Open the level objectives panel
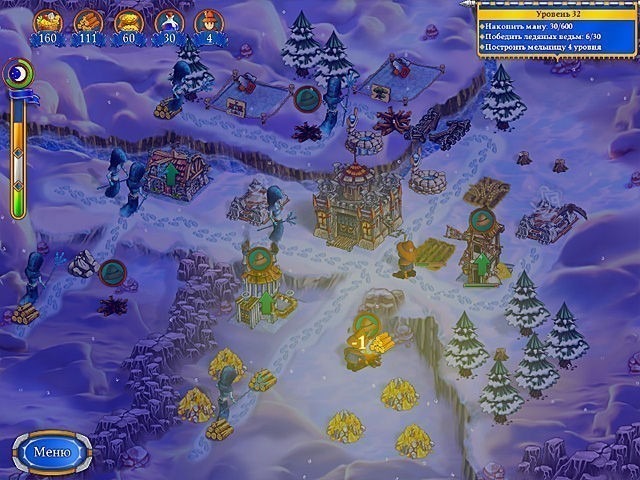This screenshot has width=640, height=480. (557, 30)
